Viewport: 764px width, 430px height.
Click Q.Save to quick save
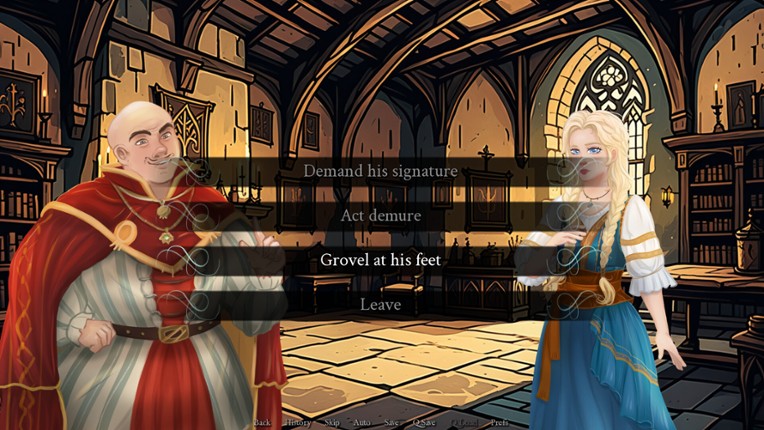[x=425, y=423]
